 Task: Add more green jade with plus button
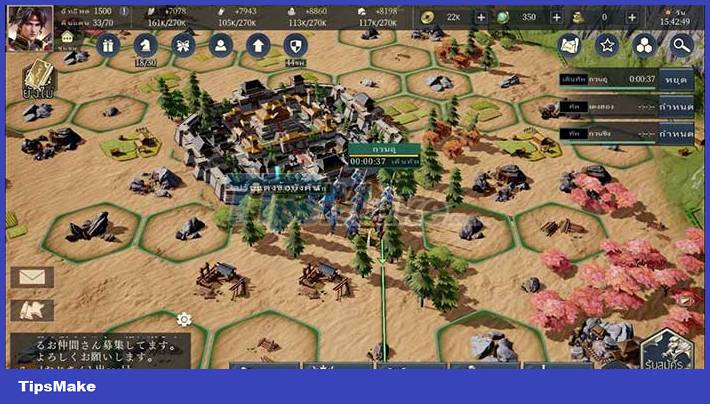[554, 18]
